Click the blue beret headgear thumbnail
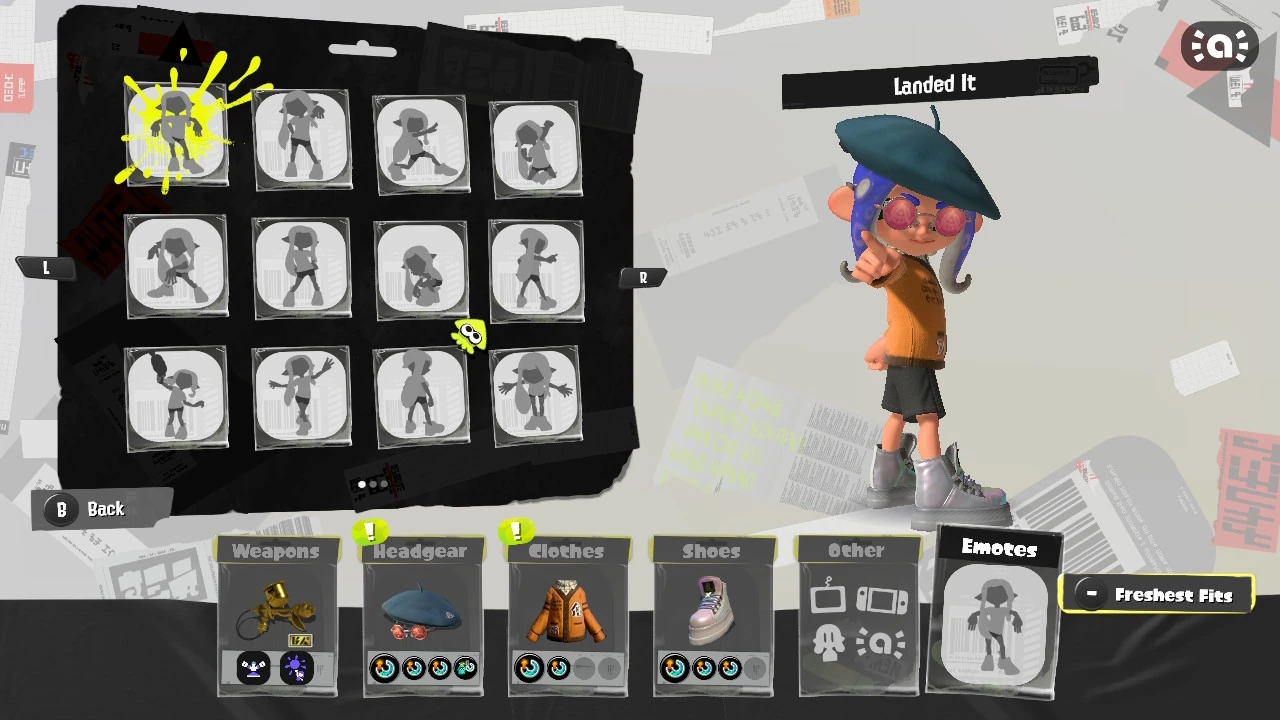Image resolution: width=1280 pixels, height=720 pixels. click(x=421, y=610)
